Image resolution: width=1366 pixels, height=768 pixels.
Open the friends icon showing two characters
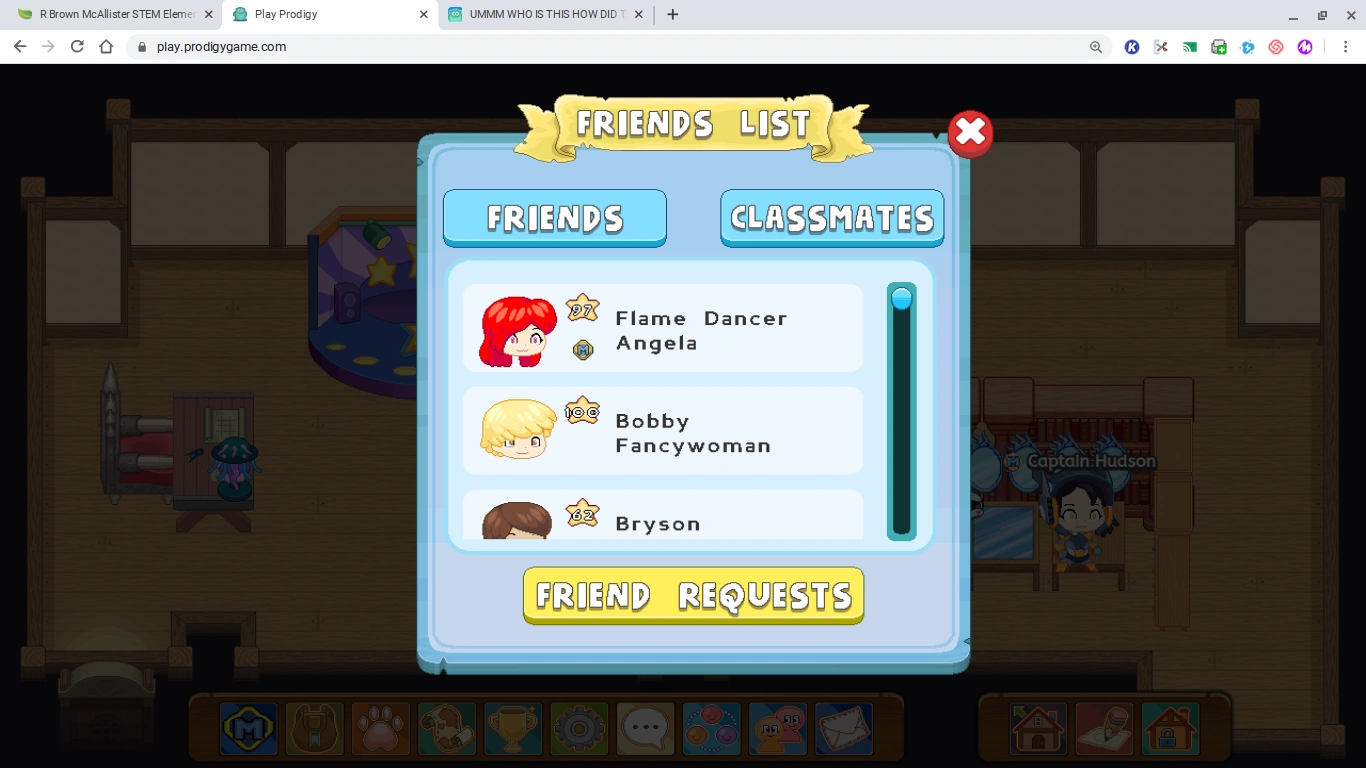tap(777, 729)
